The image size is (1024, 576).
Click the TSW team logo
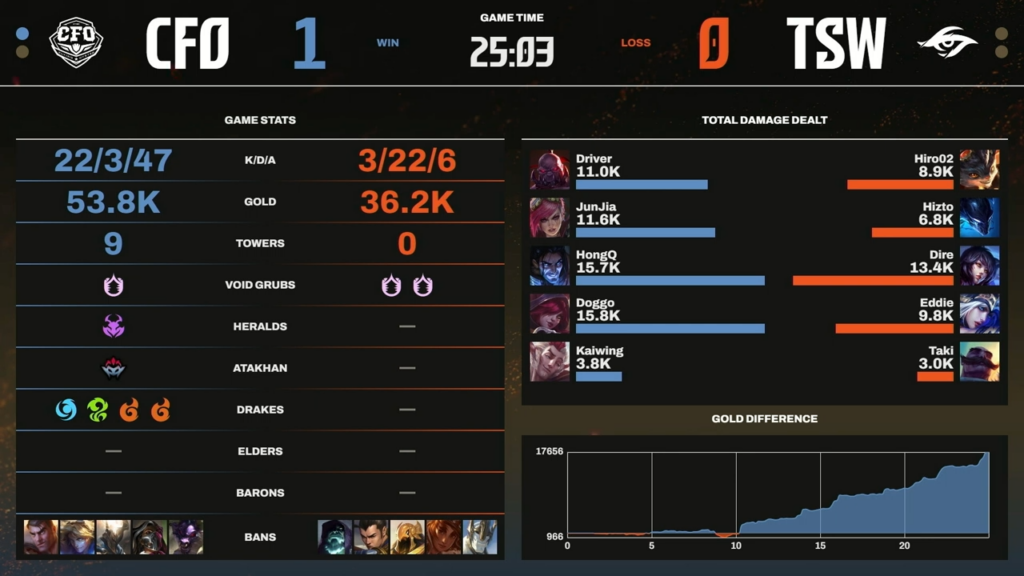click(x=946, y=43)
